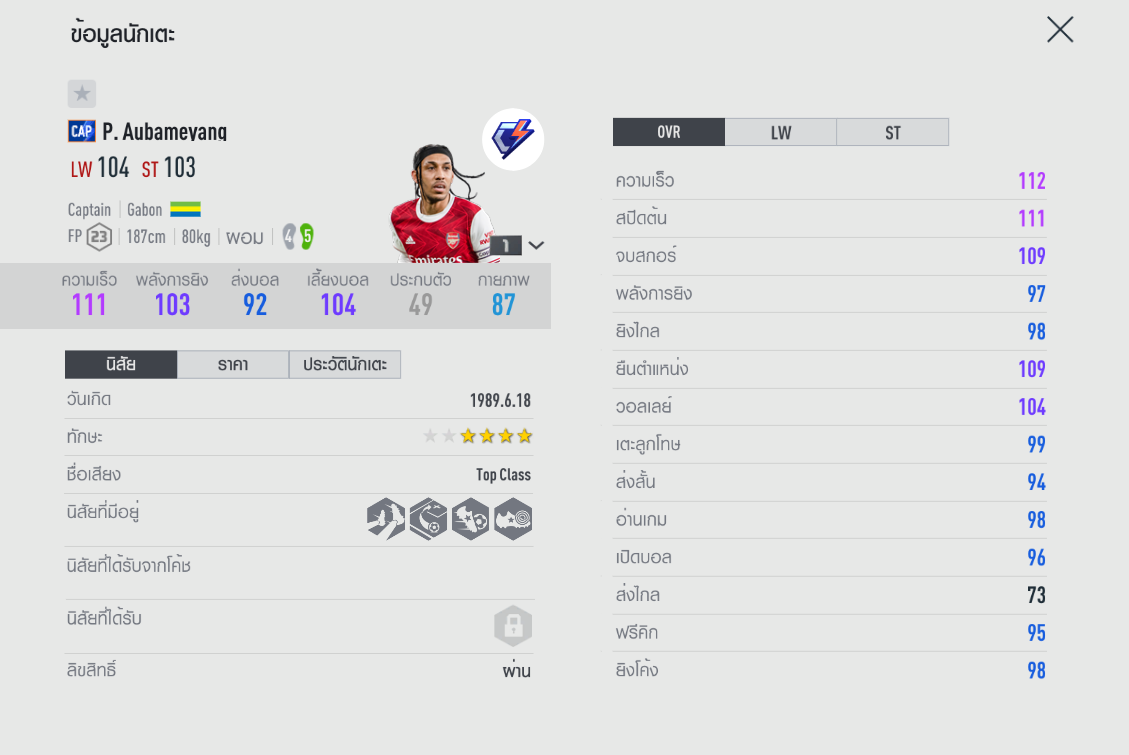Open the นิสัย traits tab
Screen dimensions: 1129x755
pos(121,365)
